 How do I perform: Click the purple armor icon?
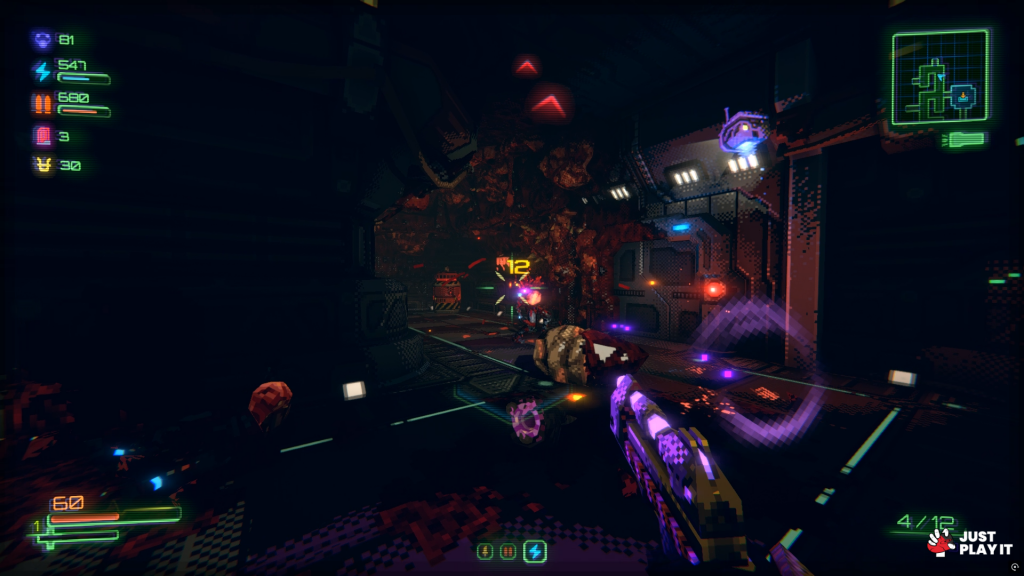(42, 40)
